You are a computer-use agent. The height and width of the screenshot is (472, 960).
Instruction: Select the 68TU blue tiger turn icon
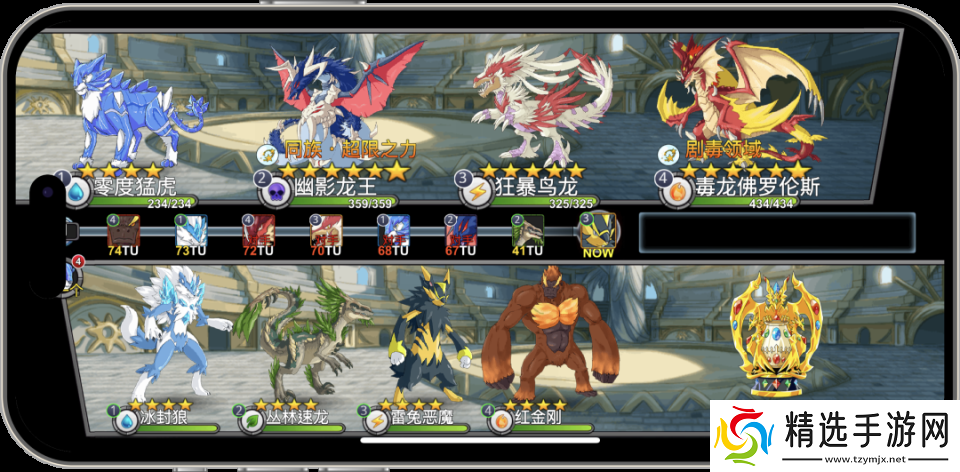[x=393, y=232]
